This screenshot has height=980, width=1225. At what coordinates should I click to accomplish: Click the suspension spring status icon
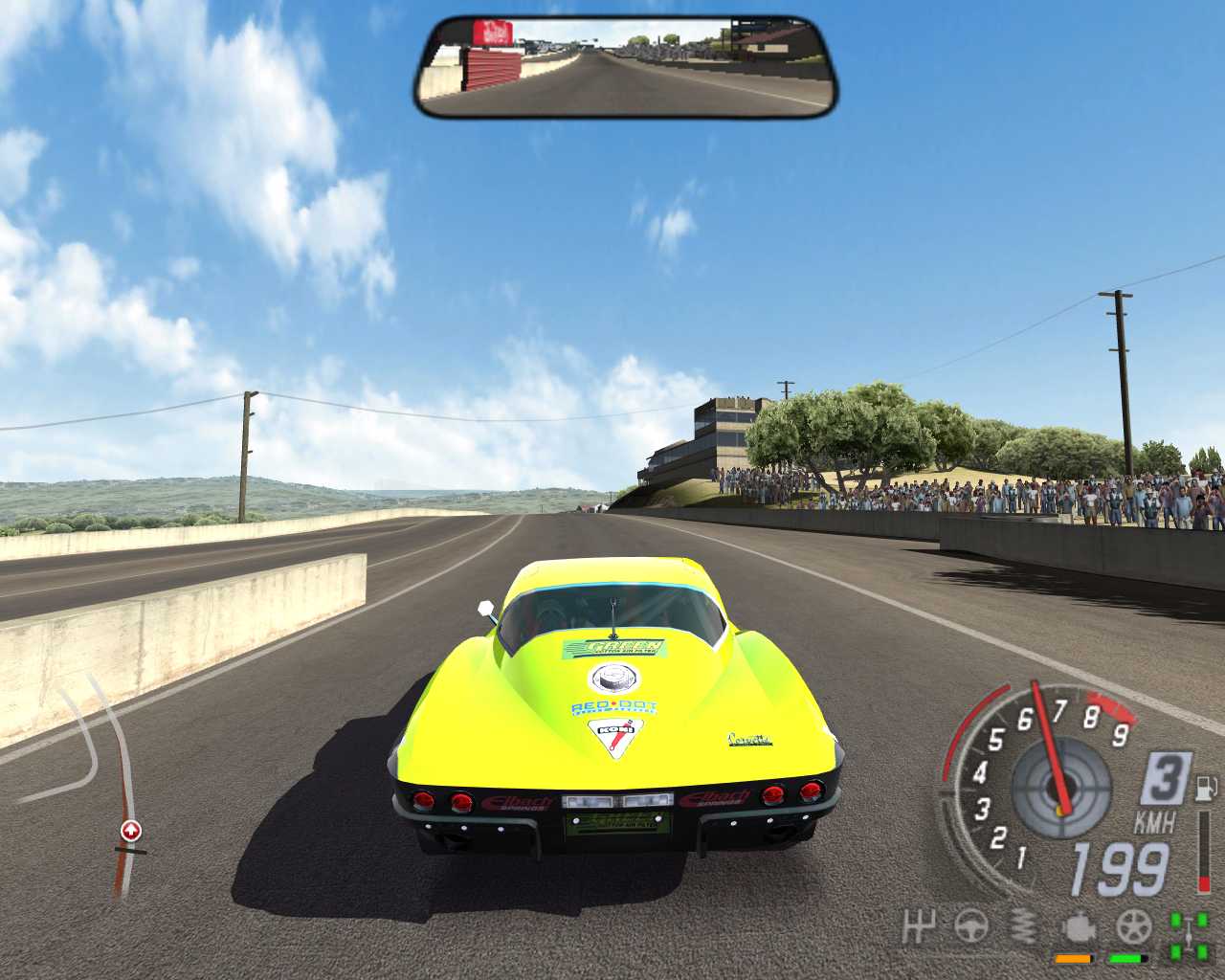click(x=1024, y=926)
